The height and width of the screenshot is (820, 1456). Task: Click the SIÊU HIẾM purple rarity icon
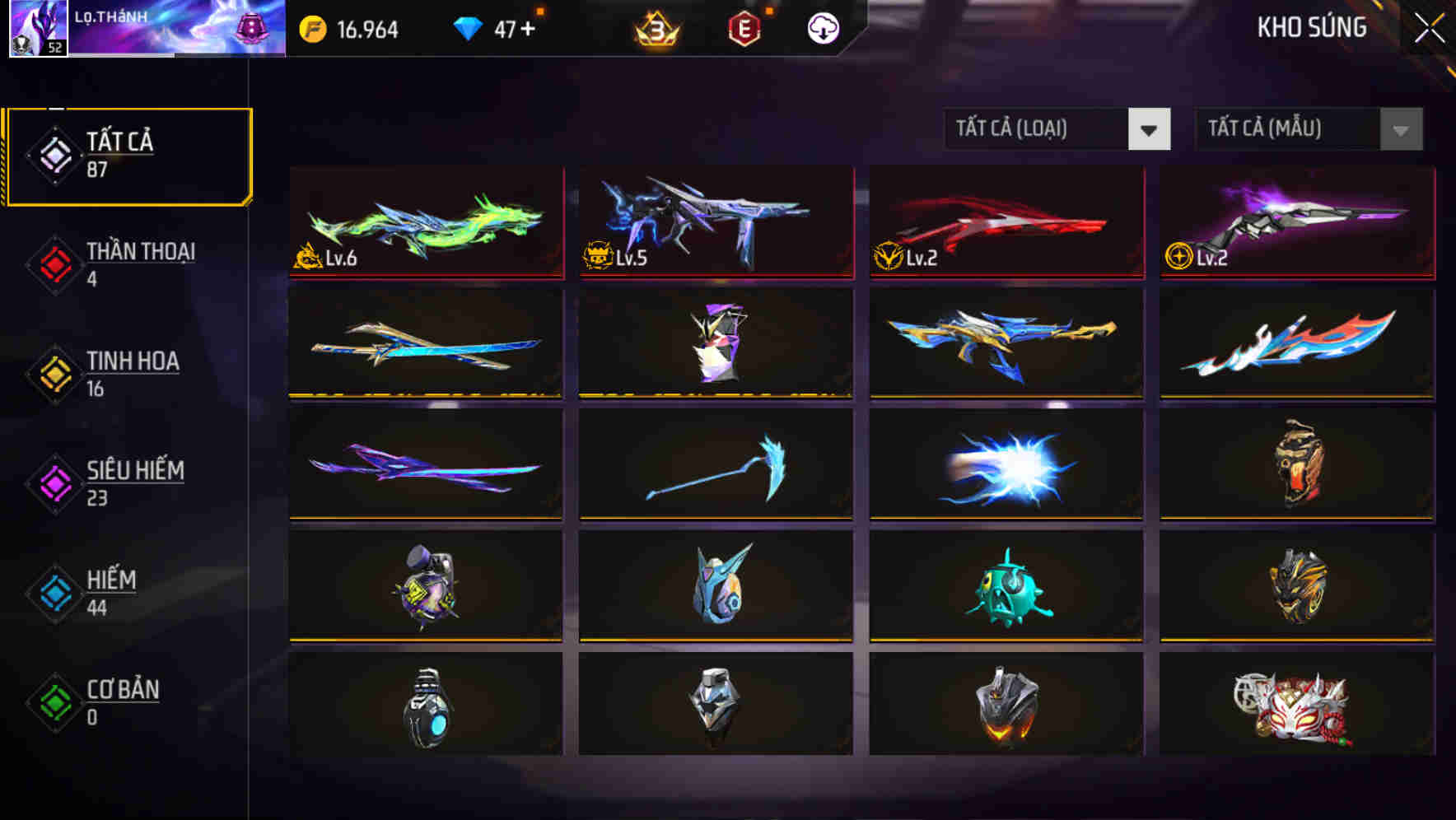pyautogui.click(x=53, y=482)
